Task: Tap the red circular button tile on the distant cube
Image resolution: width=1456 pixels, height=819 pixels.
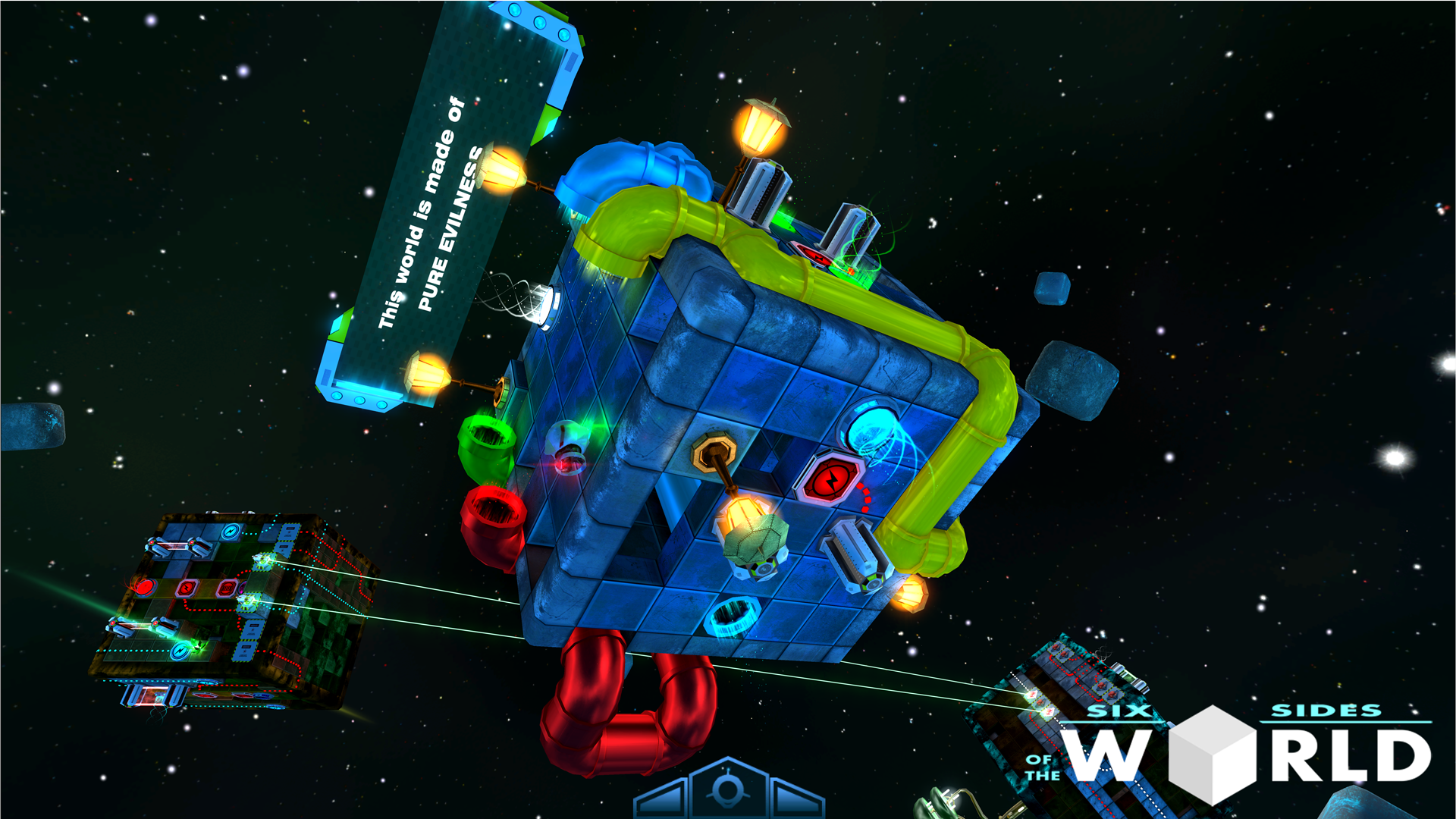Action: point(146,588)
